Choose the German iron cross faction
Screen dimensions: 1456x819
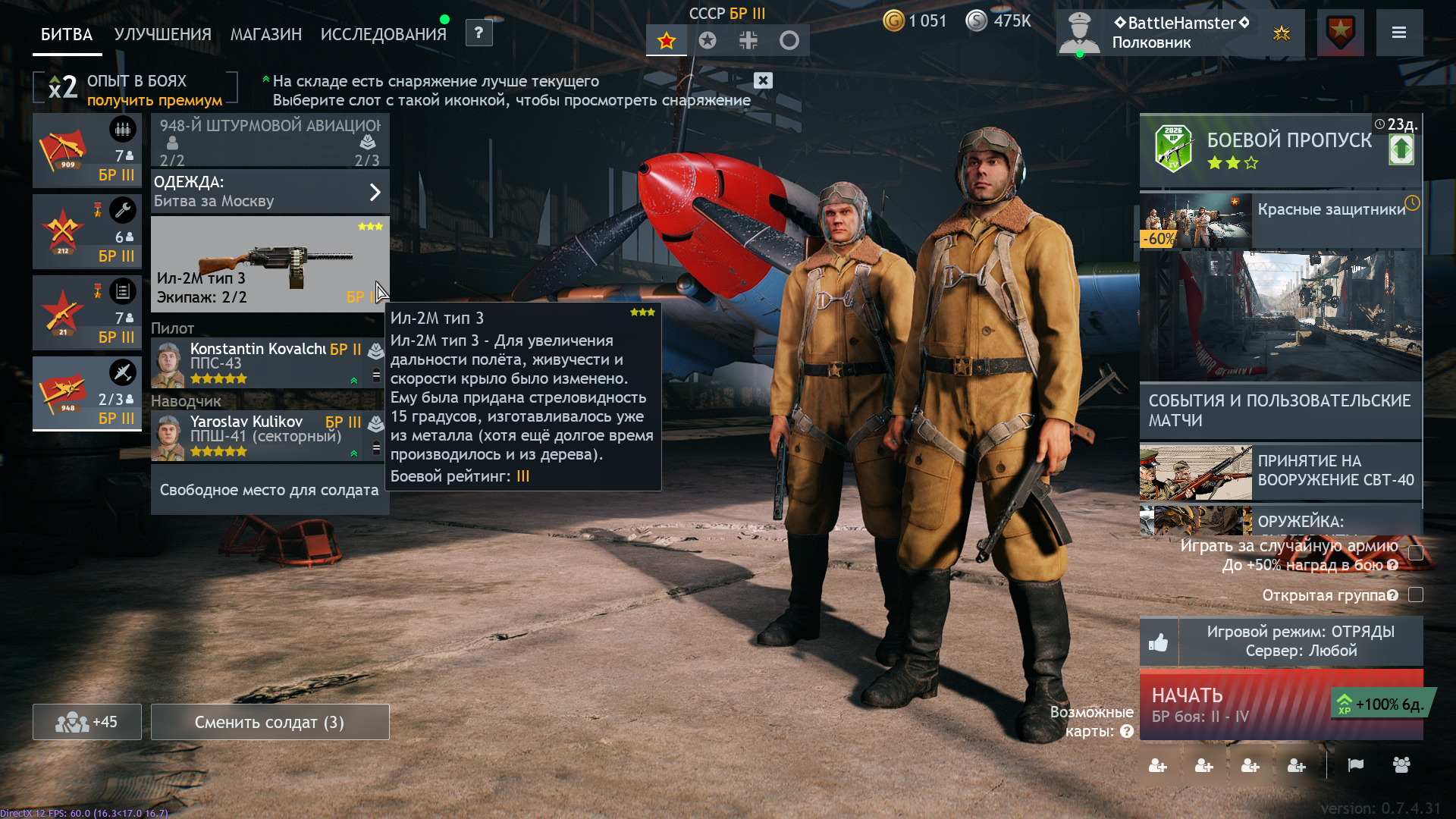pyautogui.click(x=748, y=41)
